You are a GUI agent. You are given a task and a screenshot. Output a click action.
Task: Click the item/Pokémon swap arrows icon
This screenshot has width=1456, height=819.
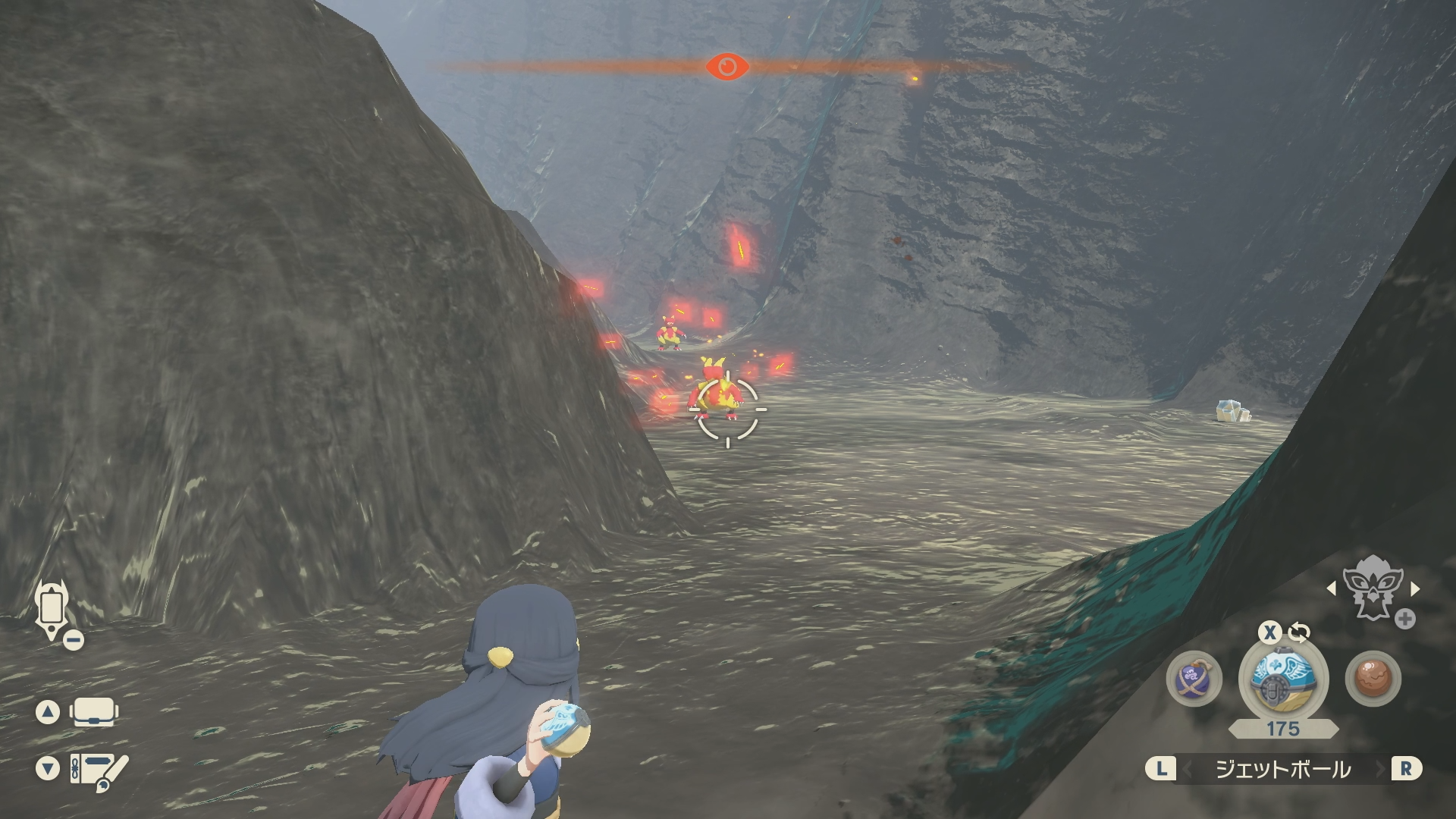pyautogui.click(x=1299, y=632)
